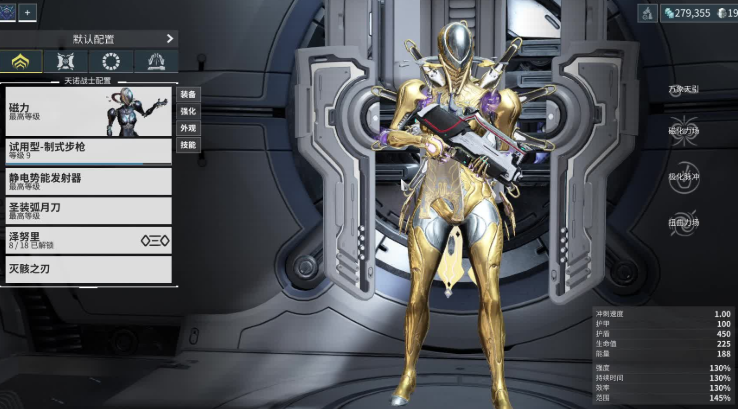This screenshot has width=738, height=409.
Task: Expand the 默认配置 loadout selector arrow
Action: coord(170,39)
